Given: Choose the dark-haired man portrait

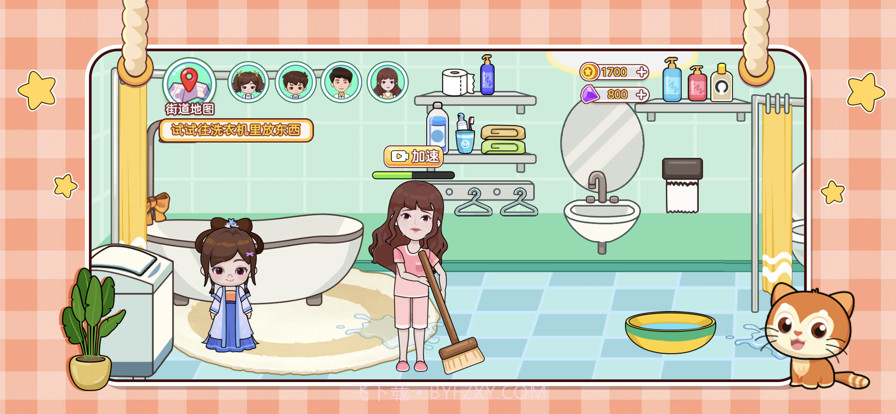Looking at the screenshot, I should tap(341, 83).
